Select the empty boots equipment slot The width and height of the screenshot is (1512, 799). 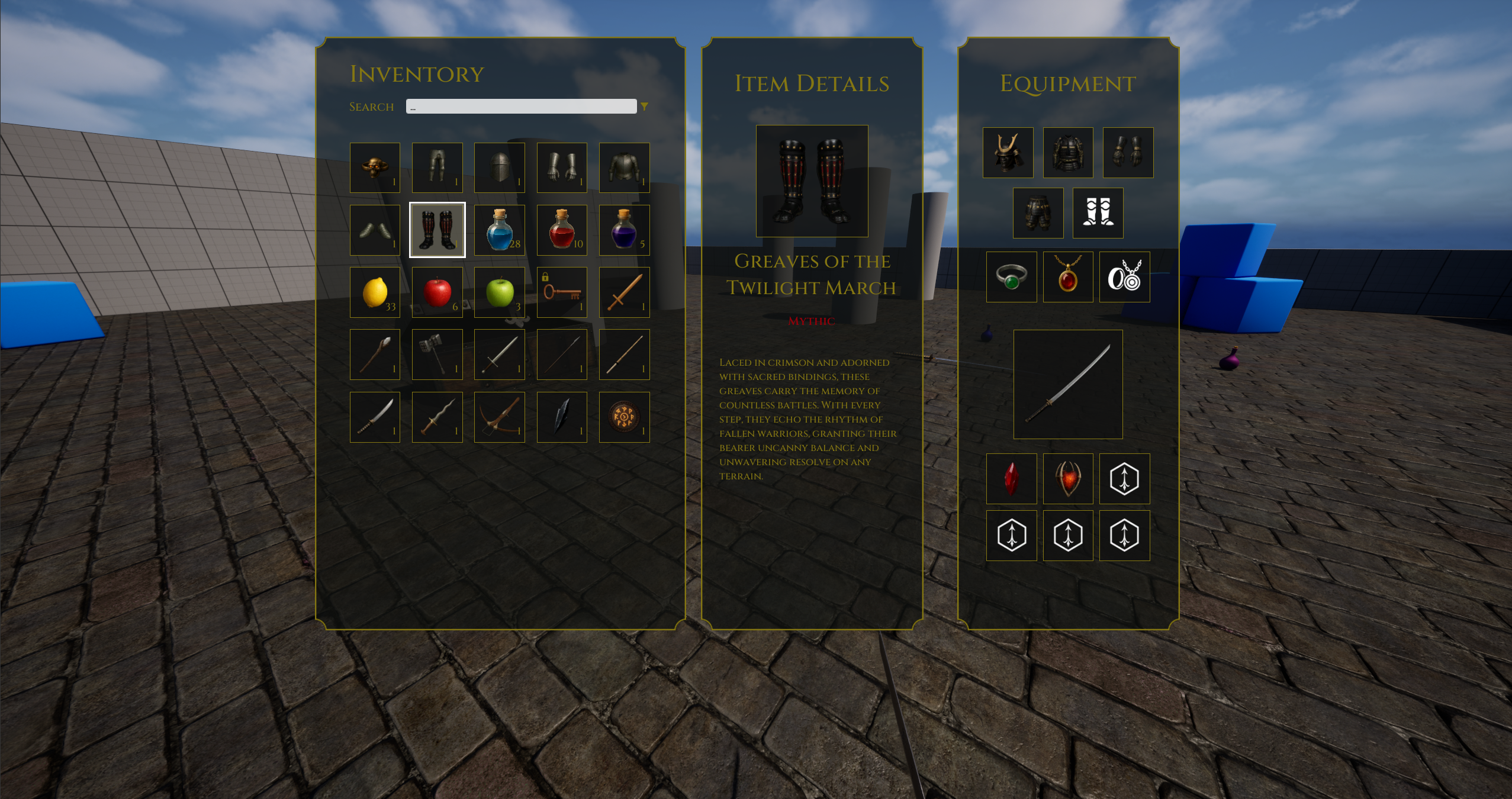point(1098,213)
